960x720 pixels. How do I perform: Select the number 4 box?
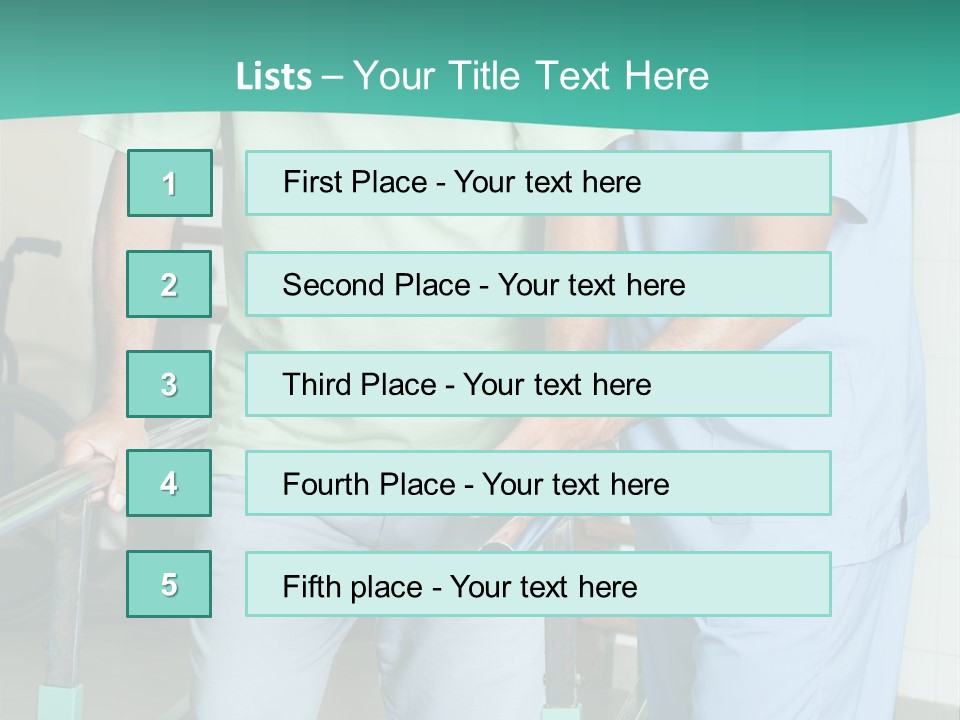click(x=169, y=483)
